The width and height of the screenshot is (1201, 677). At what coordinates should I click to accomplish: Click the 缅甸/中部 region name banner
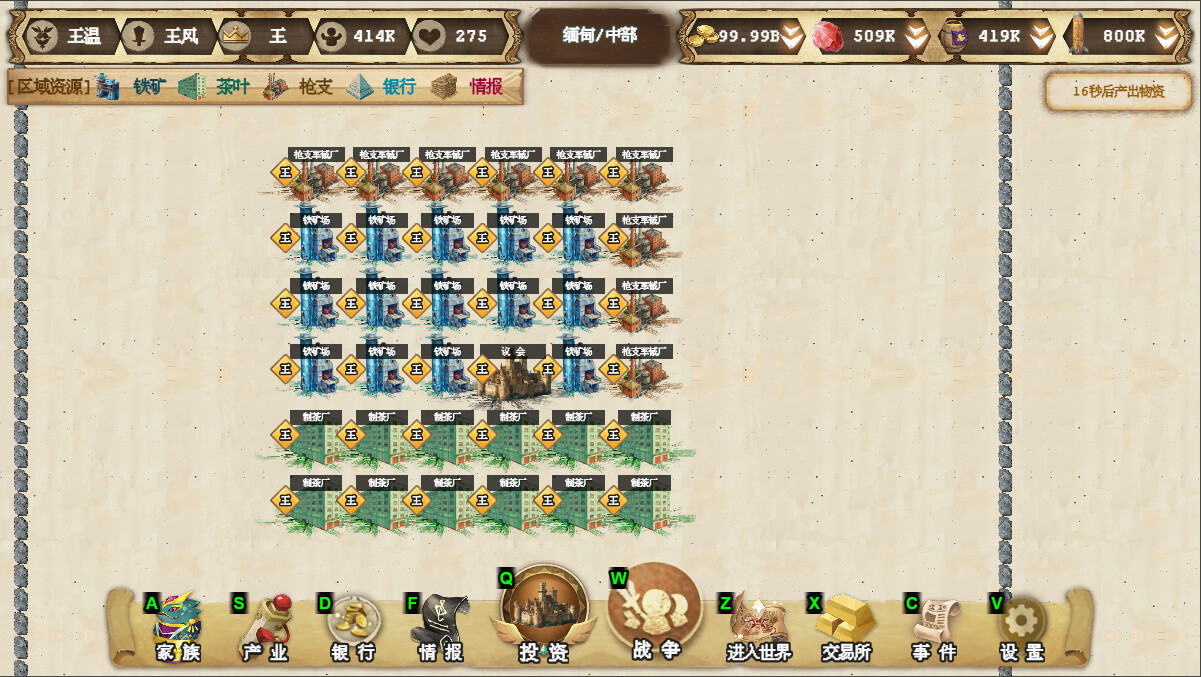click(x=599, y=36)
